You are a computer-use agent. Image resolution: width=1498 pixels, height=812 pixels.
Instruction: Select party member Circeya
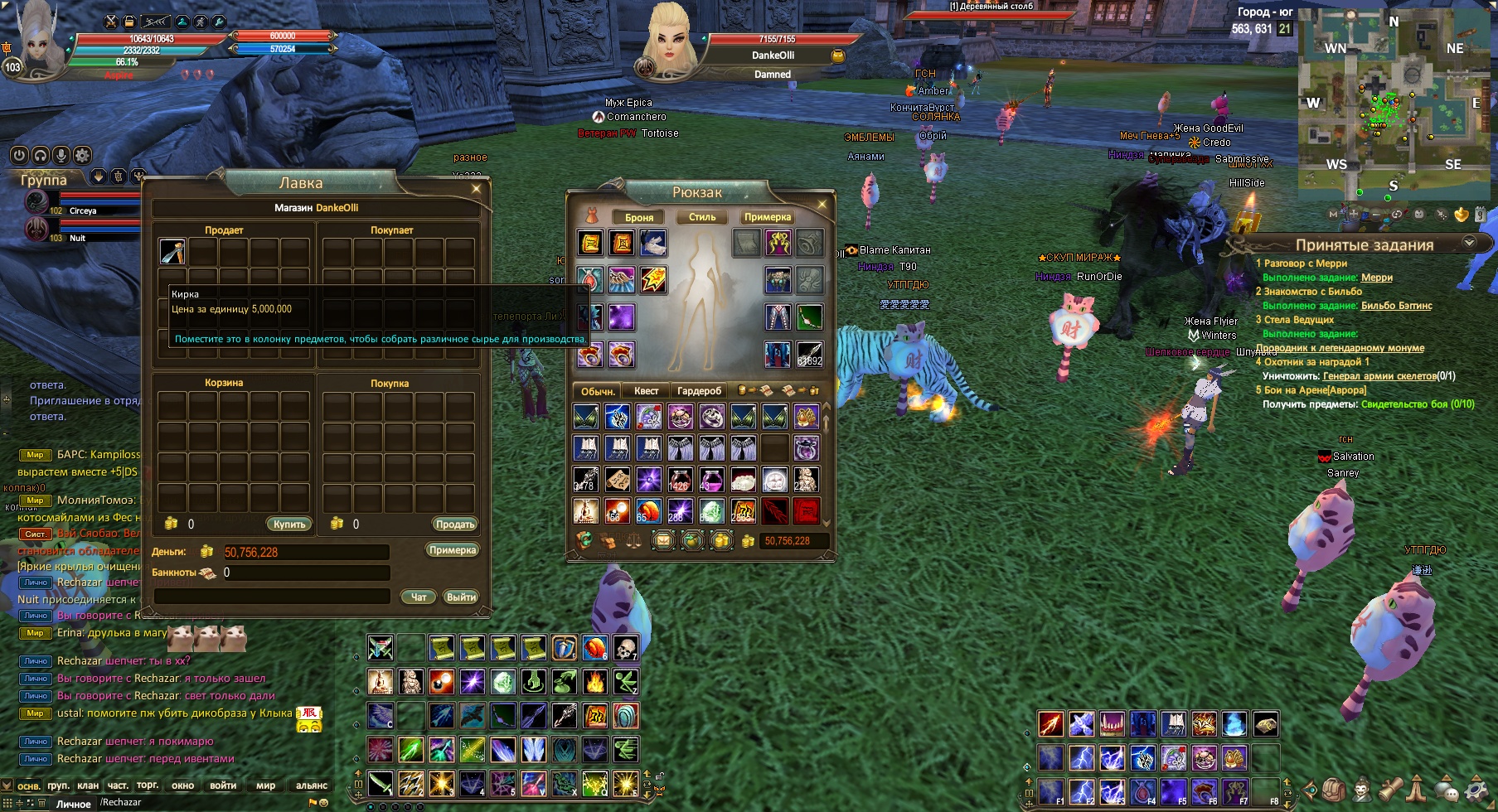point(82,210)
